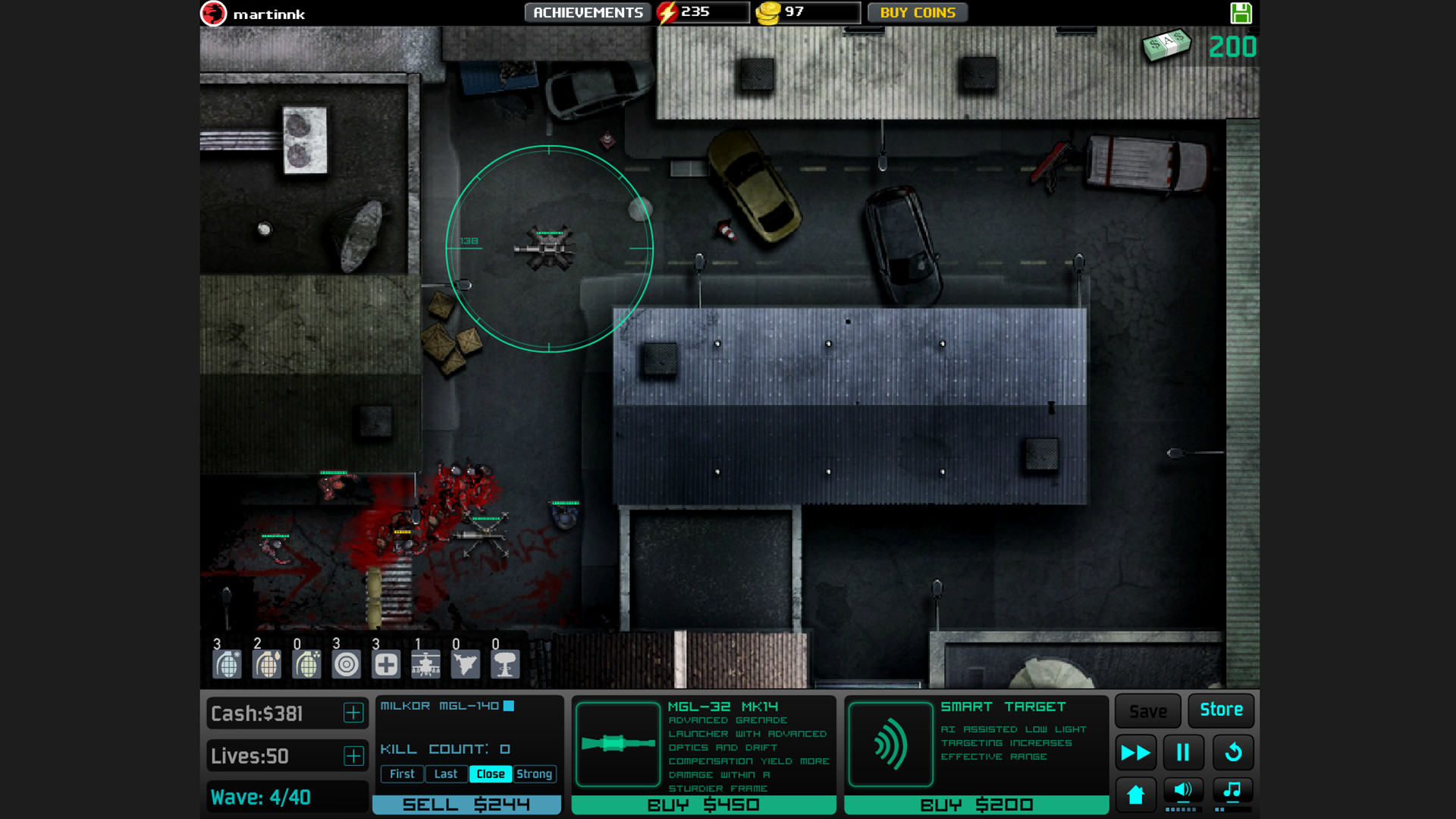The height and width of the screenshot is (819, 1456).
Task: Set turret targeting to First
Action: click(x=402, y=773)
